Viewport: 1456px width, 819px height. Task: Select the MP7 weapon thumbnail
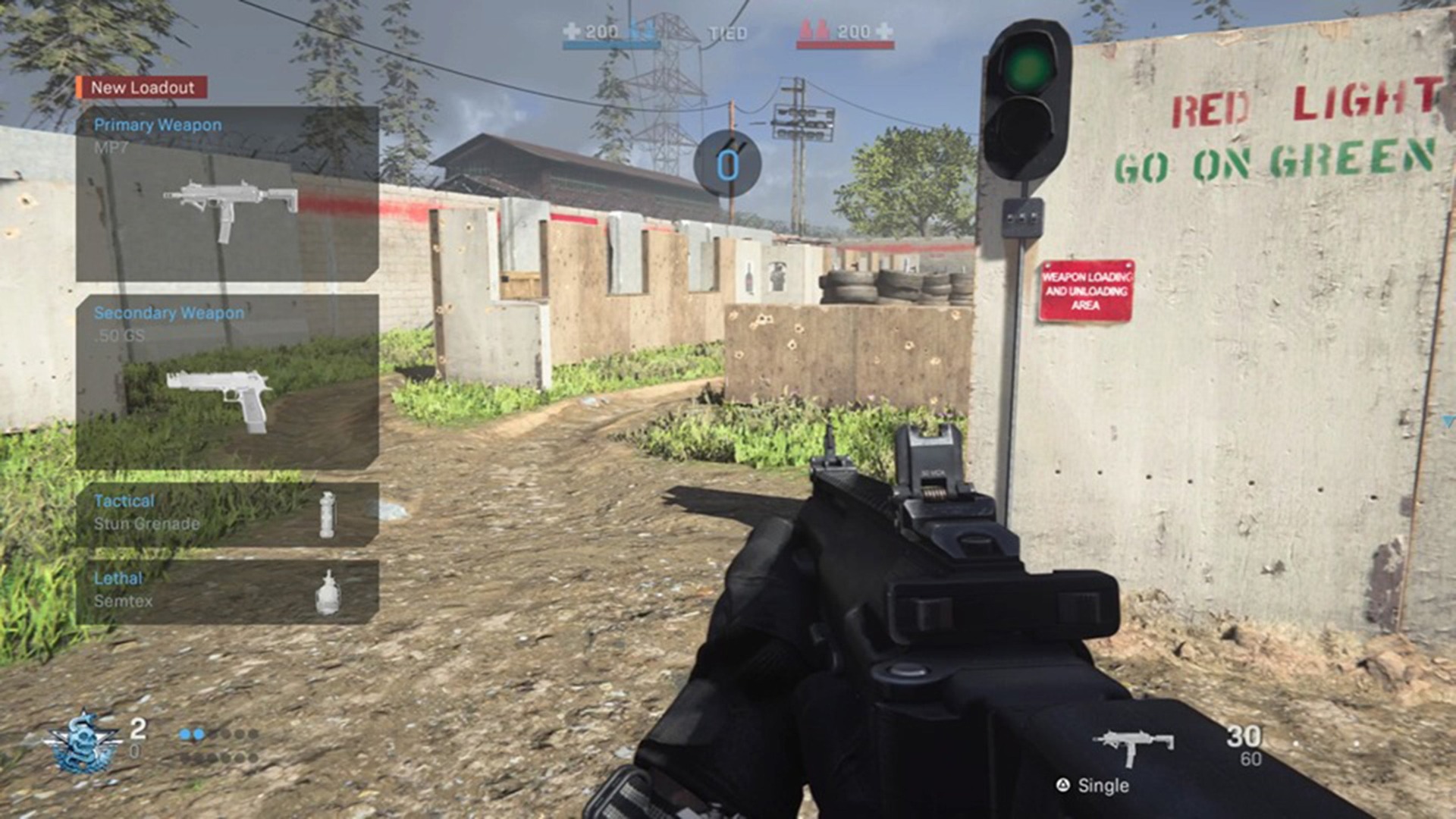(x=231, y=201)
